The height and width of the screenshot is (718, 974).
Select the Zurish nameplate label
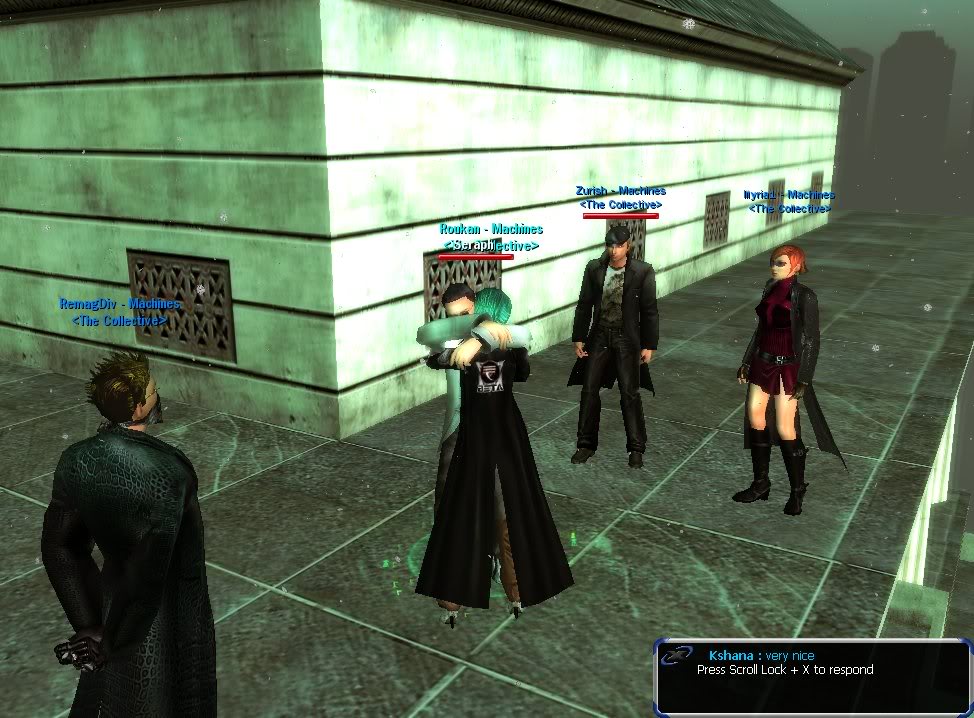(620, 191)
